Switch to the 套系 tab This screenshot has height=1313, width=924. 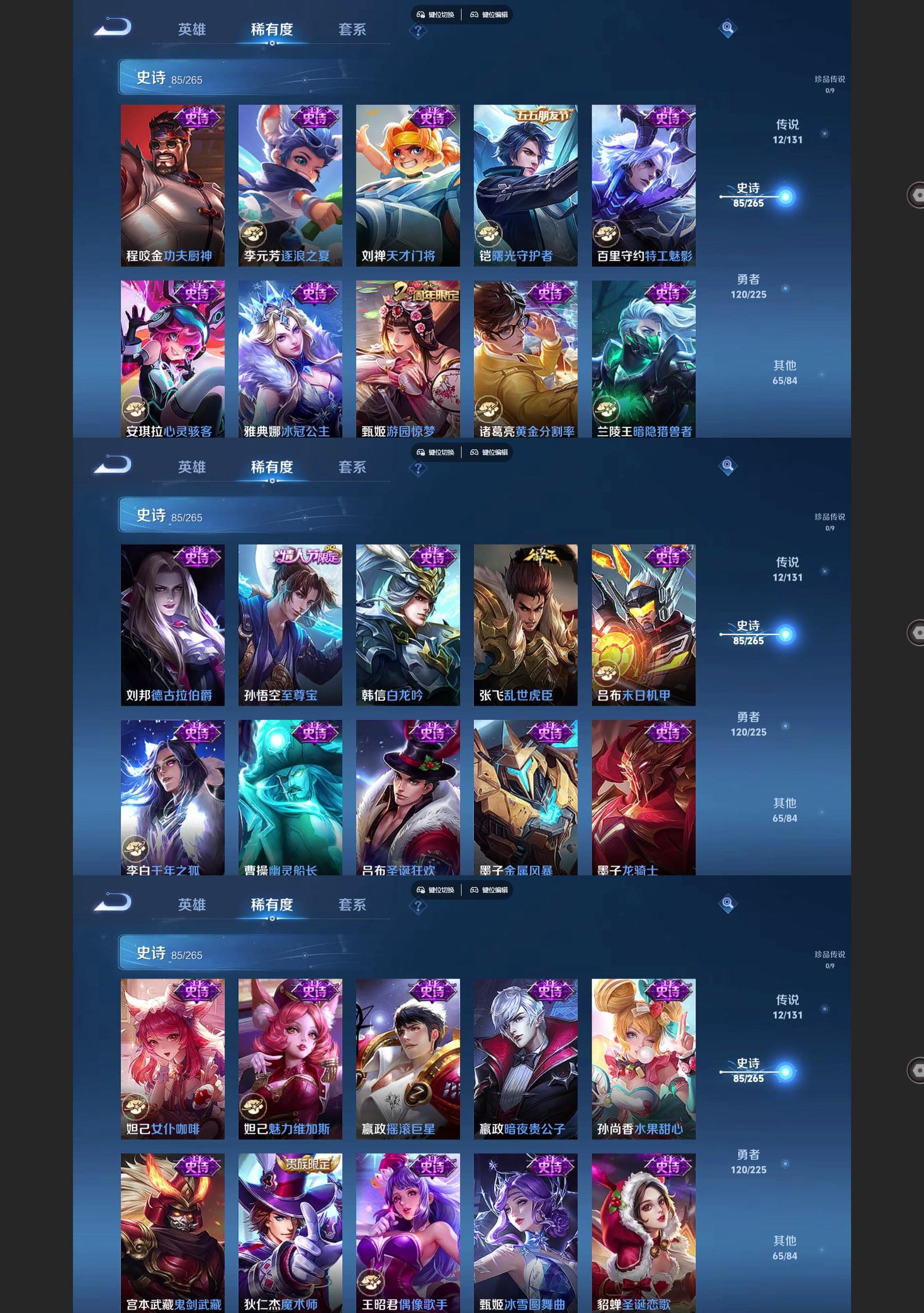351,30
